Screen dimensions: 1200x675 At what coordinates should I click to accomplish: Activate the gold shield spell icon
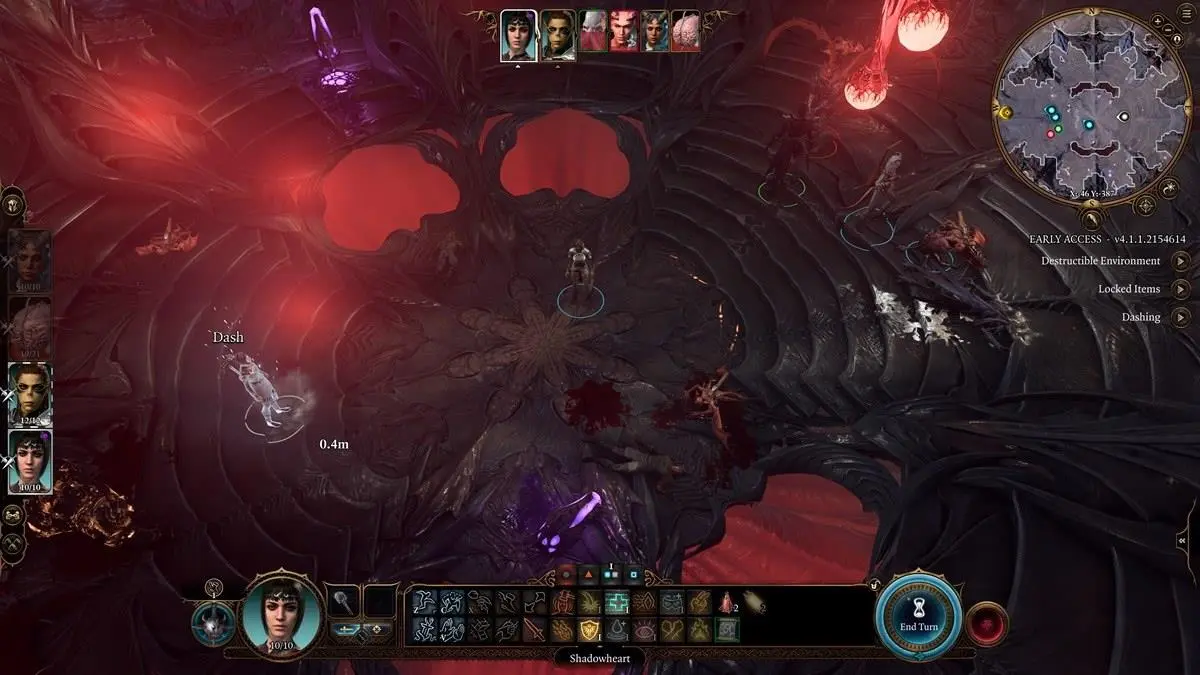point(588,629)
